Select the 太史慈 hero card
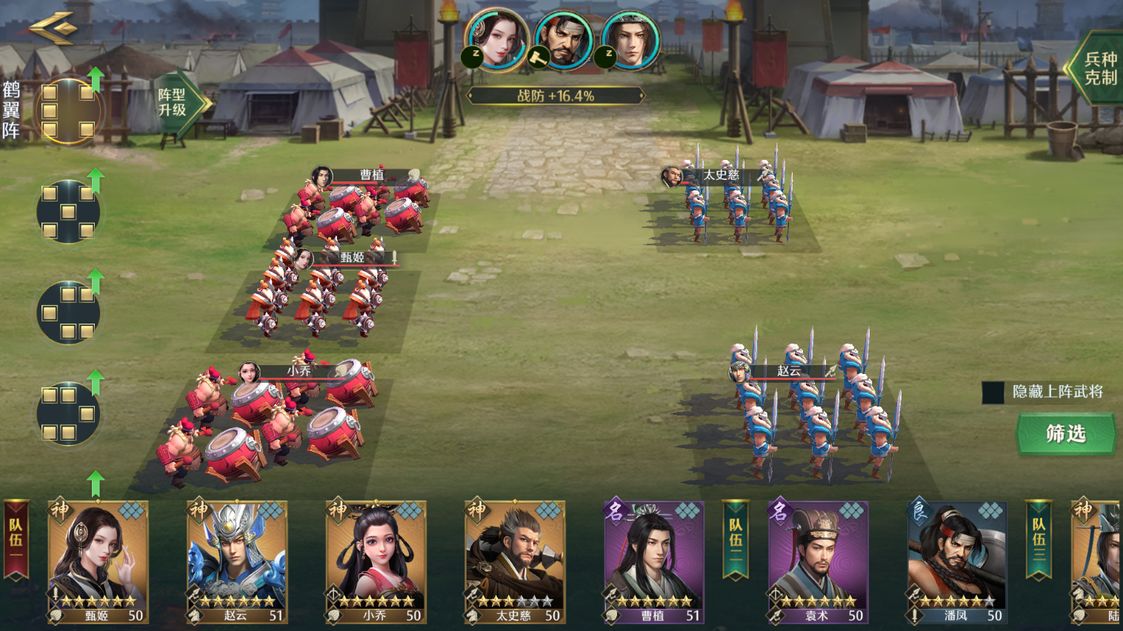Viewport: 1123px width, 631px height. [x=515, y=562]
